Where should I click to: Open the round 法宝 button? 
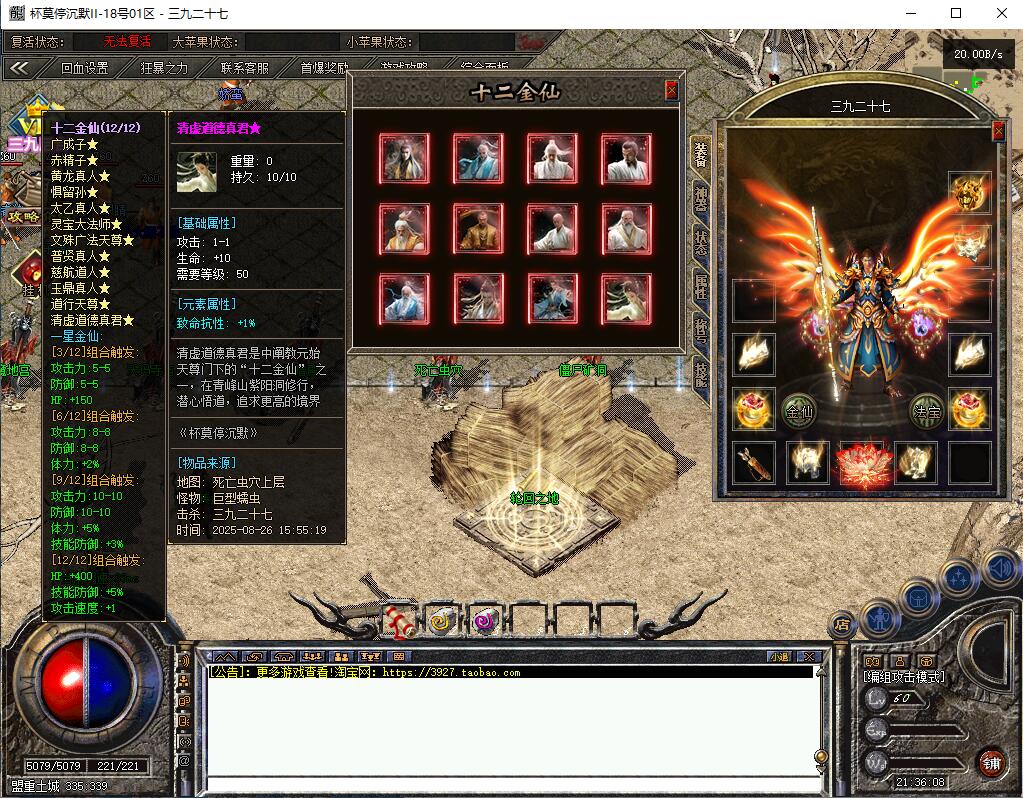[x=926, y=410]
